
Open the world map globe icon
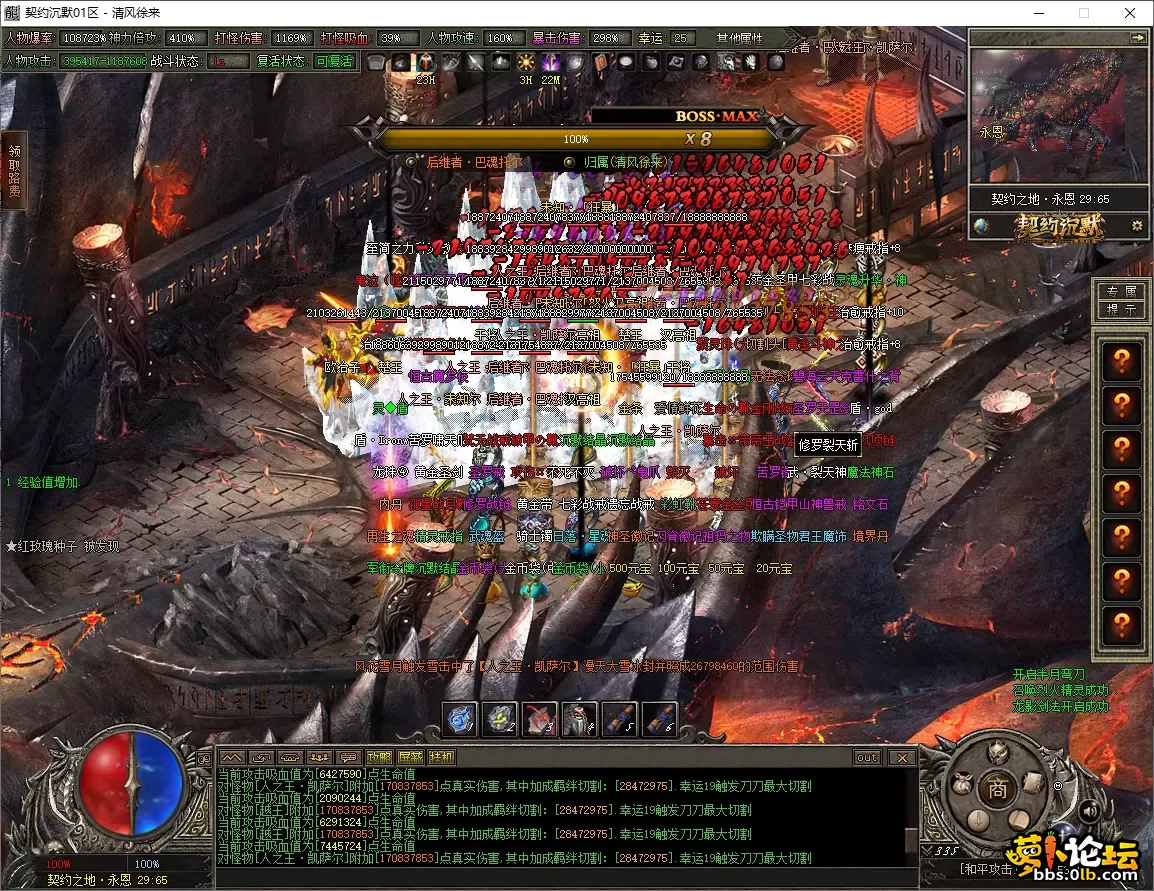(x=982, y=226)
